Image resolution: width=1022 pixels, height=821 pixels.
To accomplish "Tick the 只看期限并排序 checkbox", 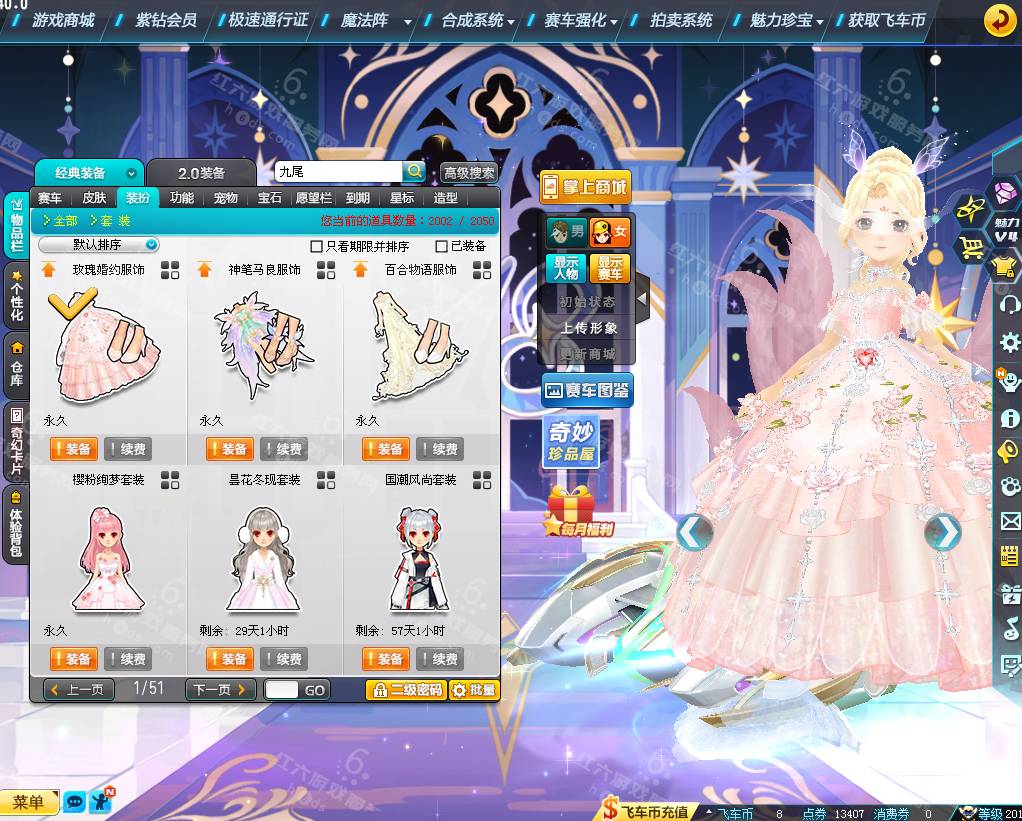I will 317,246.
